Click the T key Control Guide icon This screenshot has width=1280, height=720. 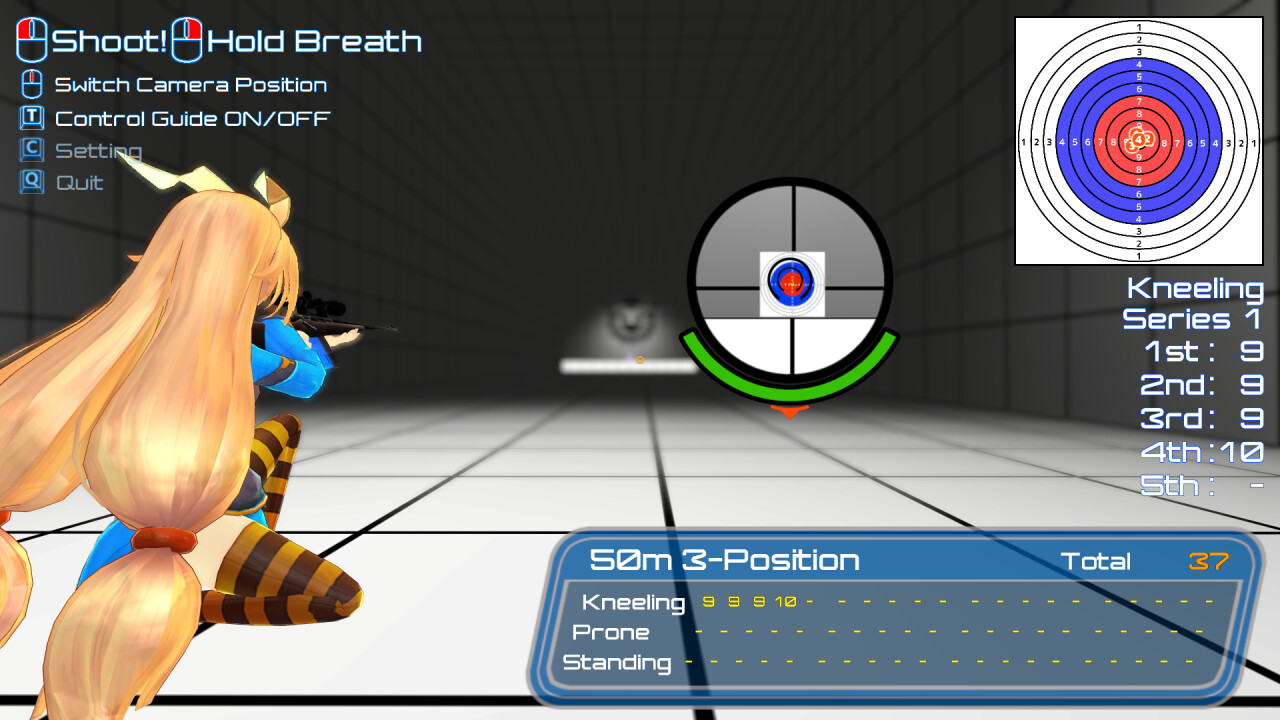[x=32, y=117]
